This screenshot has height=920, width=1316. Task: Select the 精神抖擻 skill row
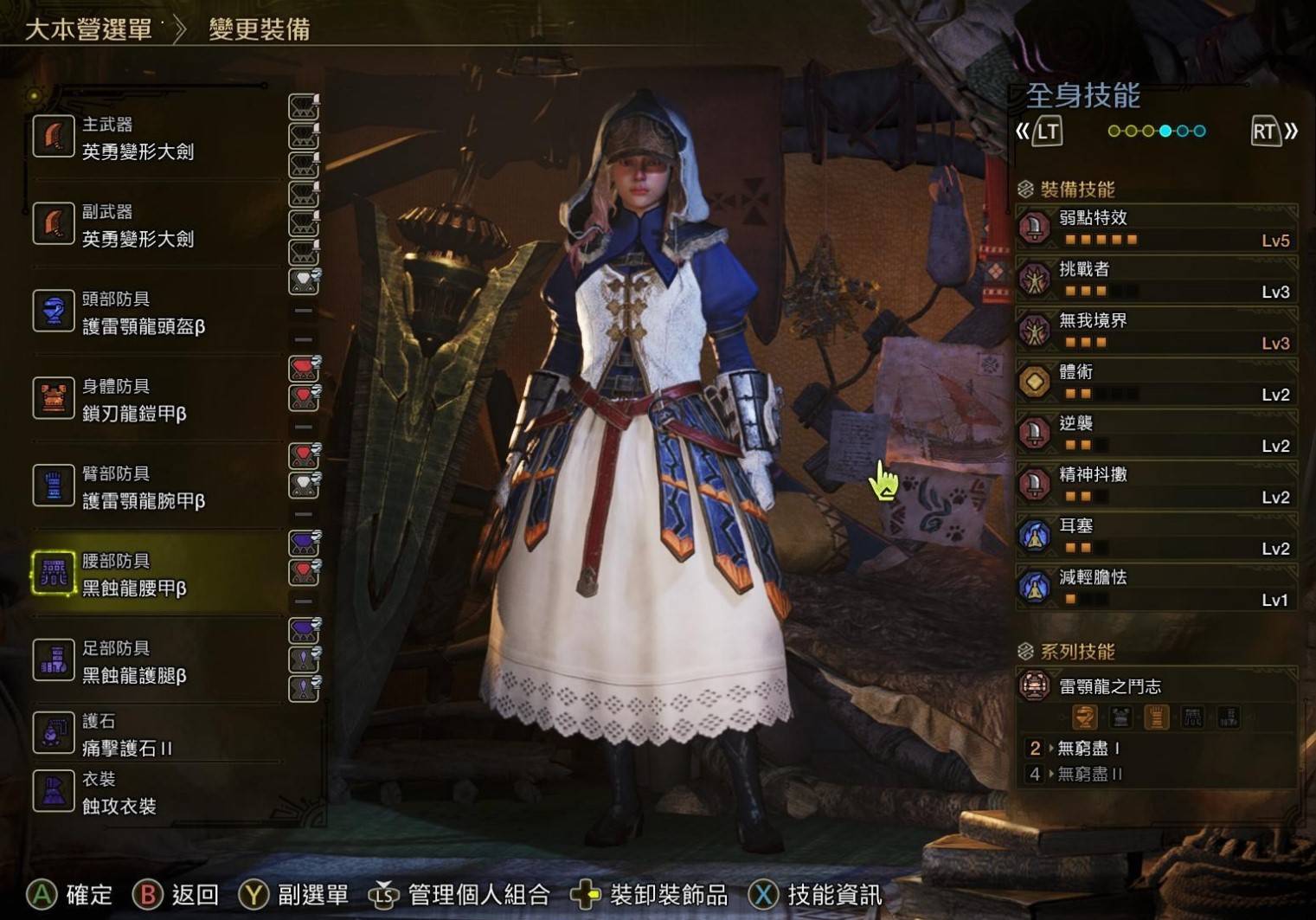1156,485
